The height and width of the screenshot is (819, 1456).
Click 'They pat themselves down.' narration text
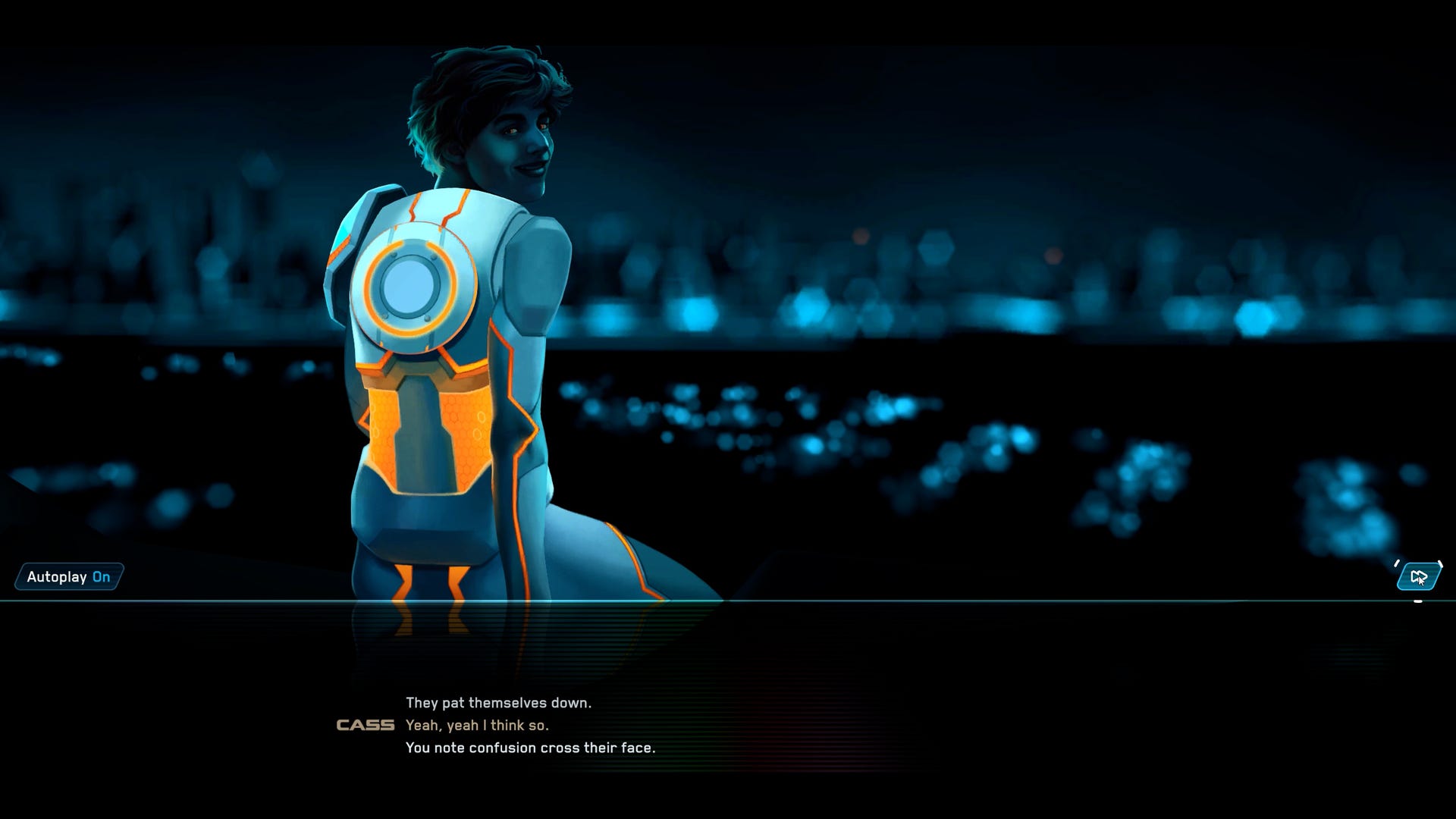[500, 702]
